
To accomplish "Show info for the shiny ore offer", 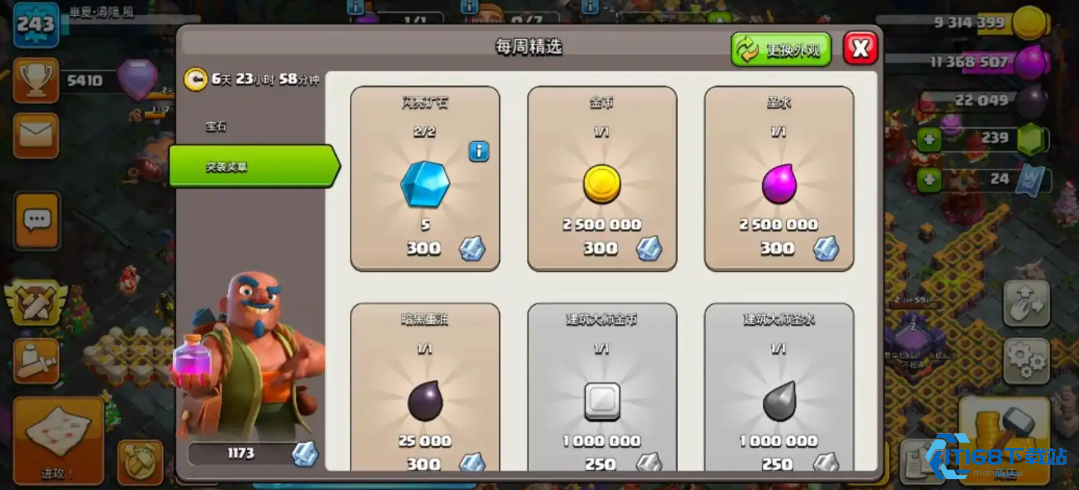I will (x=479, y=152).
